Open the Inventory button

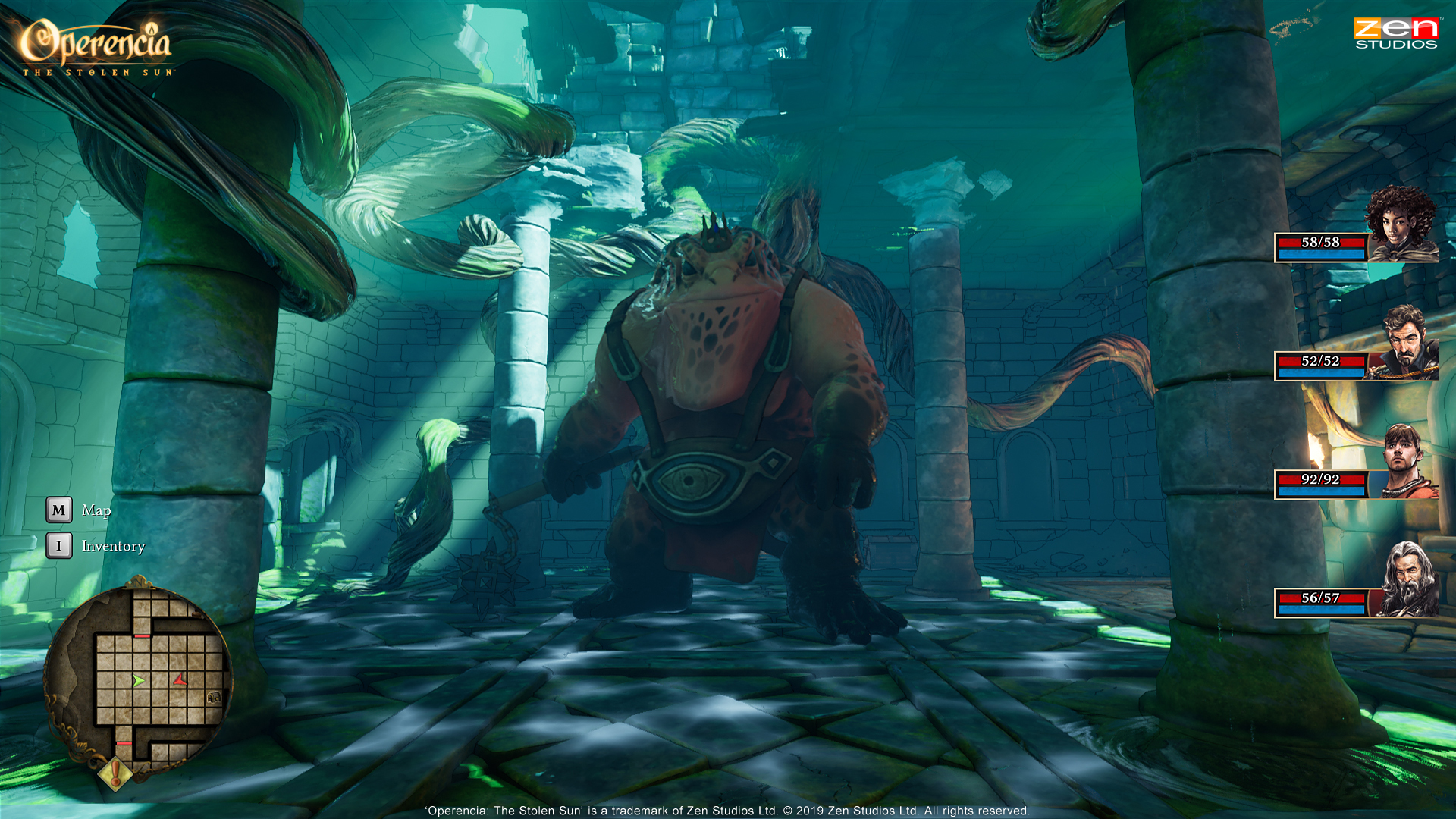(x=59, y=546)
